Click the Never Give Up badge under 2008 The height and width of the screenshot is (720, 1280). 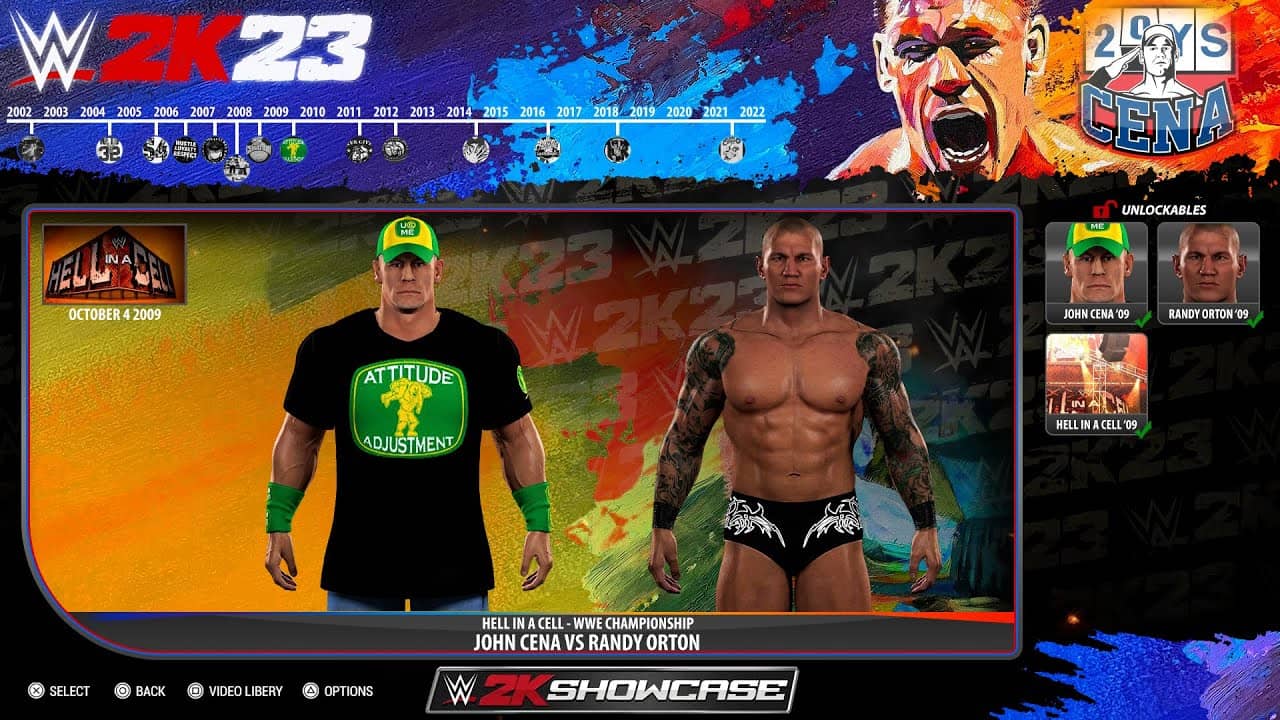point(235,166)
